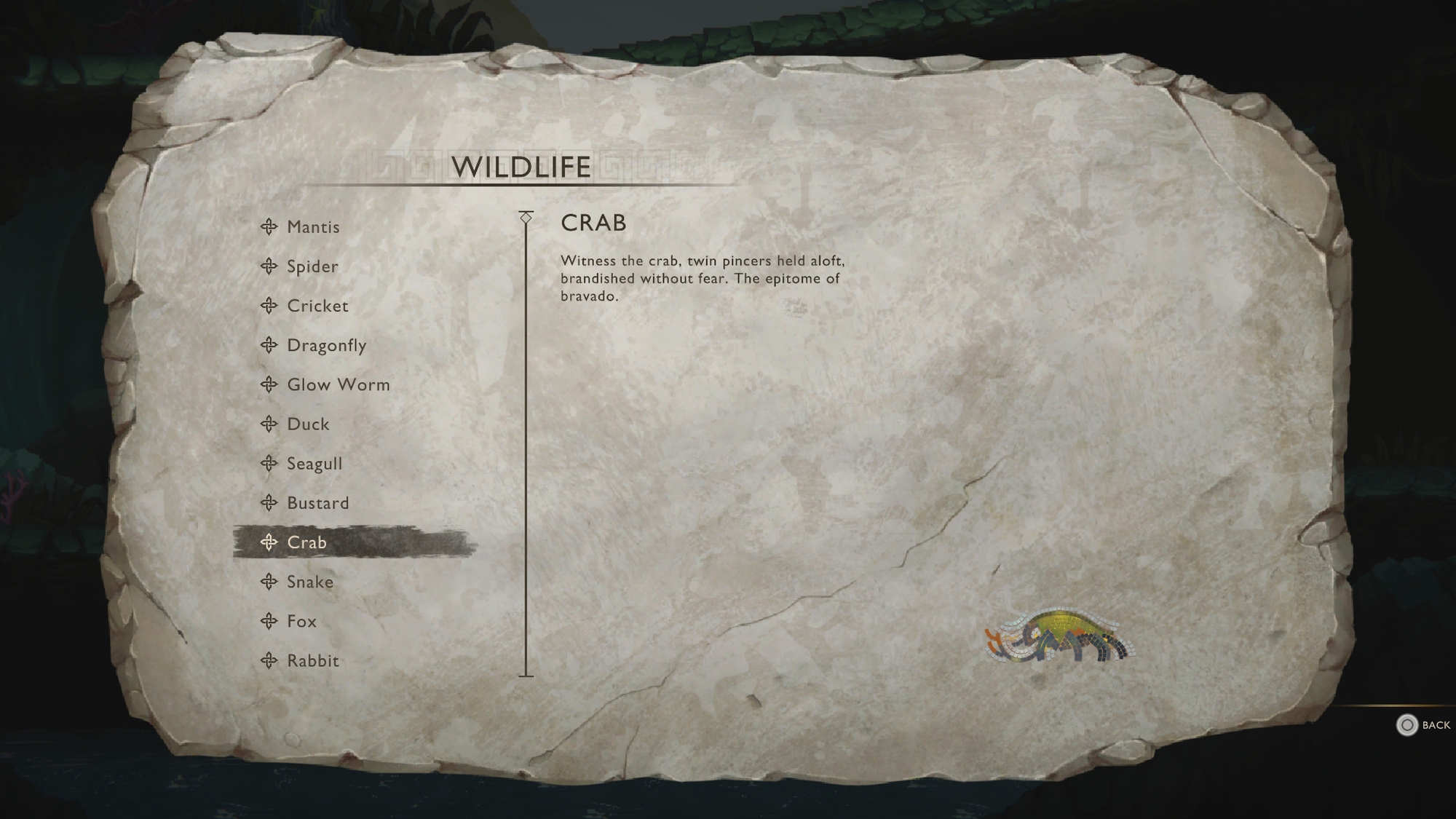Choose Cricket from the wildlife list
The height and width of the screenshot is (819, 1456).
(x=317, y=306)
